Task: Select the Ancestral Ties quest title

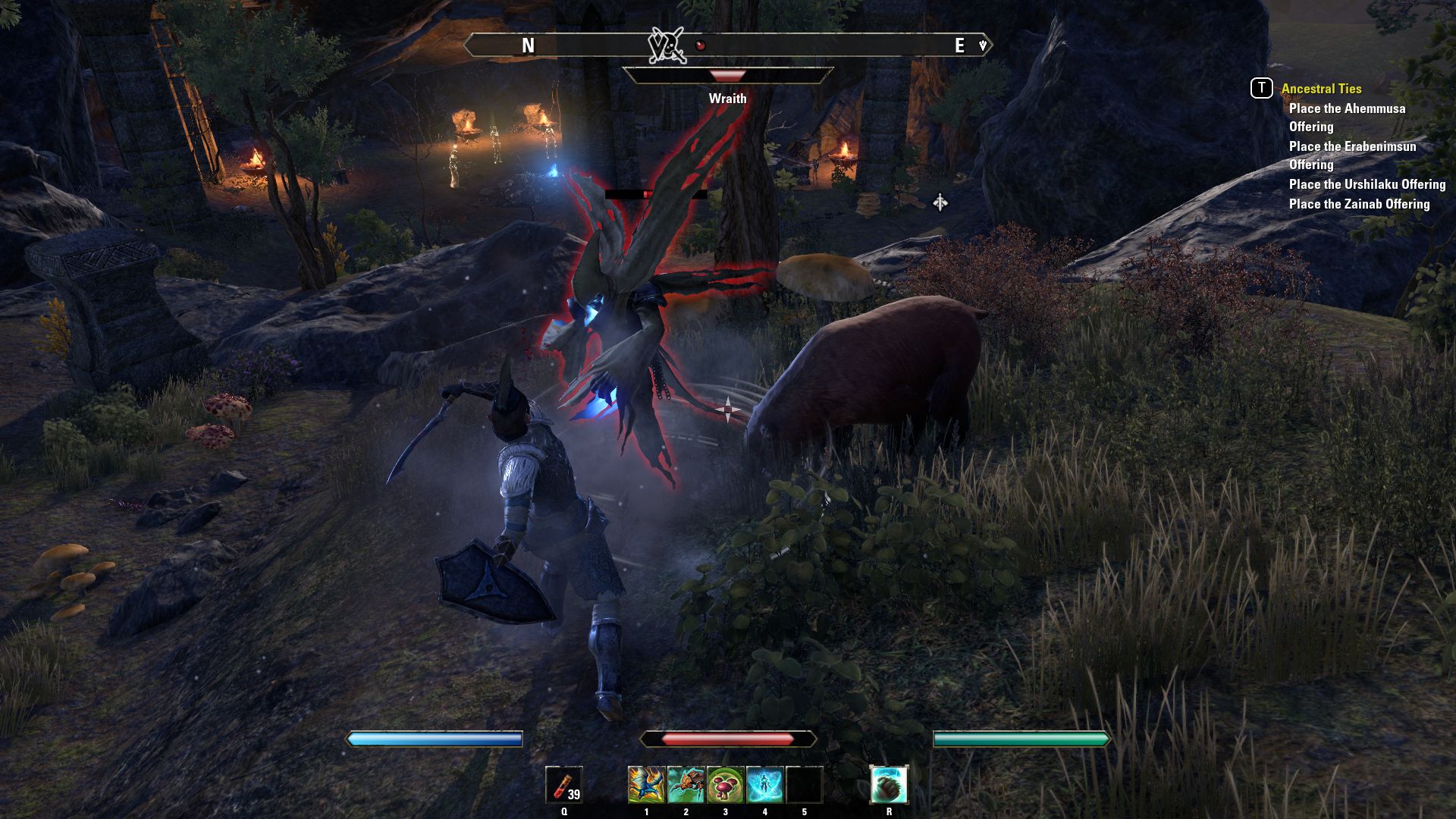Action: [x=1321, y=89]
